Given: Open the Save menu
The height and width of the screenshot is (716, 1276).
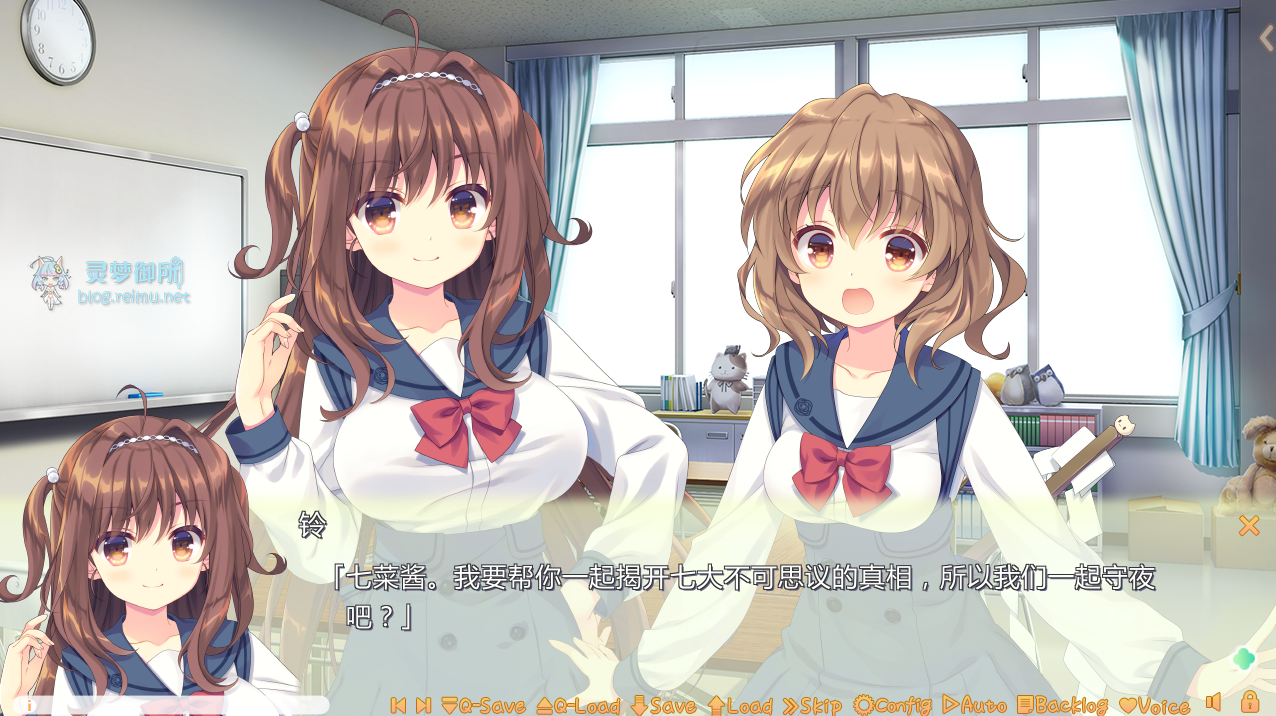Looking at the screenshot, I should coord(663,705).
